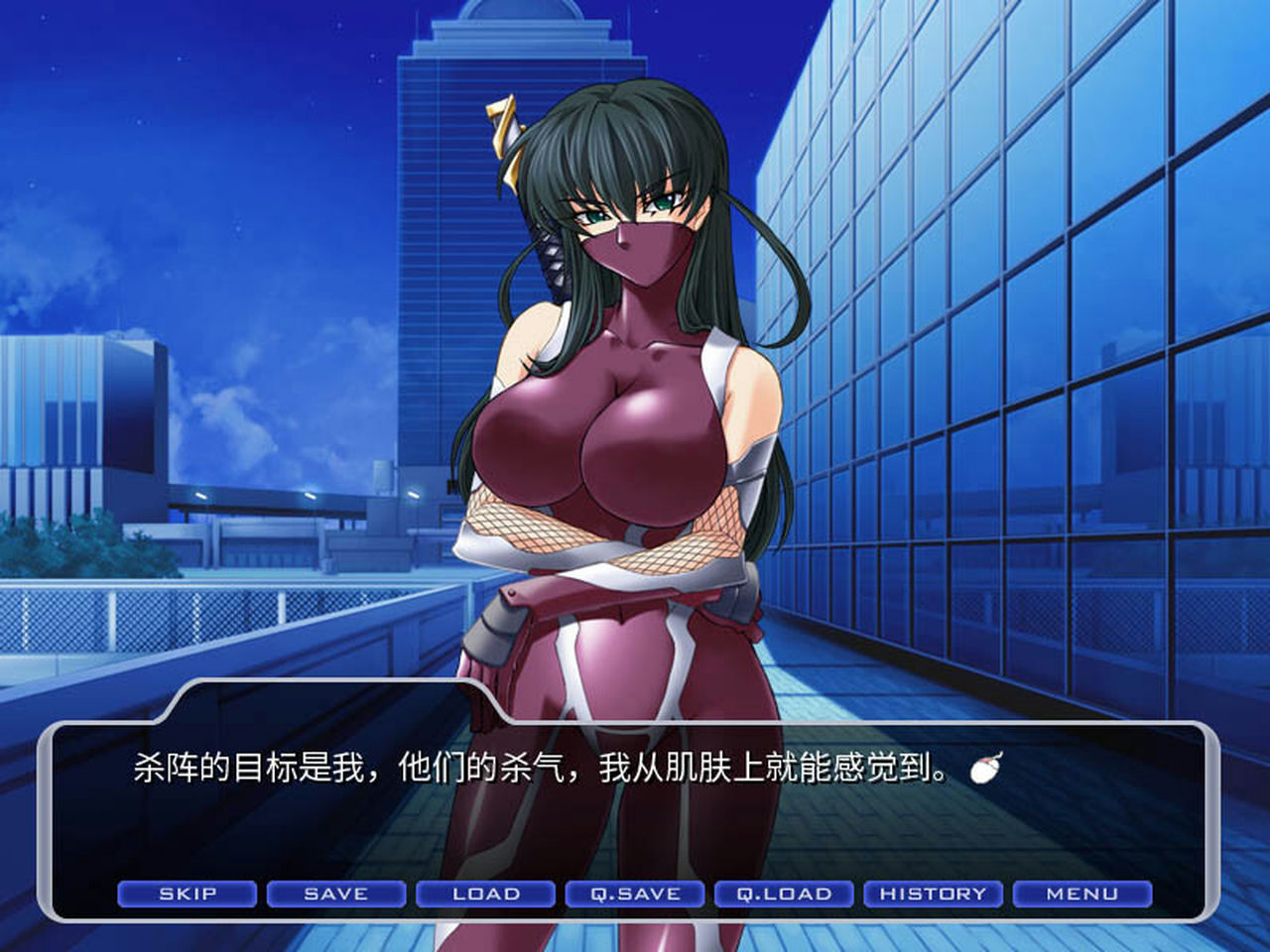Click the MENU button at the far right
This screenshot has width=1270, height=952.
1081,893
